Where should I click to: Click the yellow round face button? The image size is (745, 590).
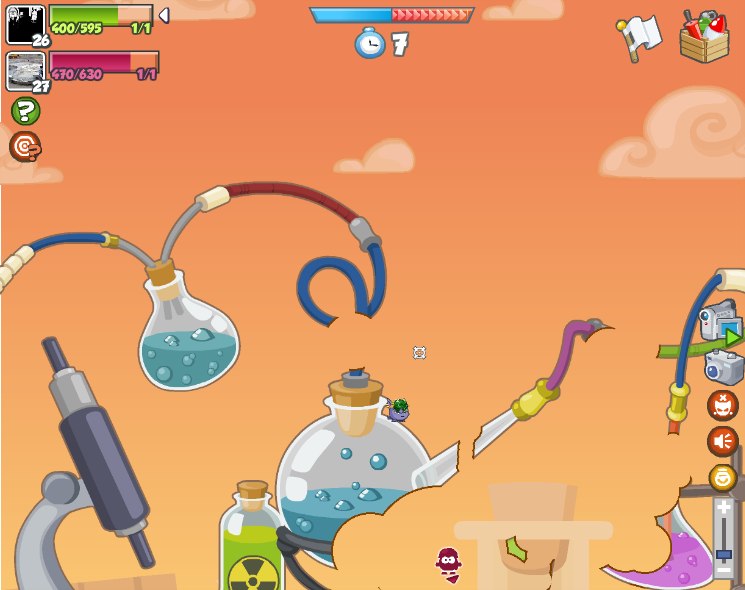(722, 477)
